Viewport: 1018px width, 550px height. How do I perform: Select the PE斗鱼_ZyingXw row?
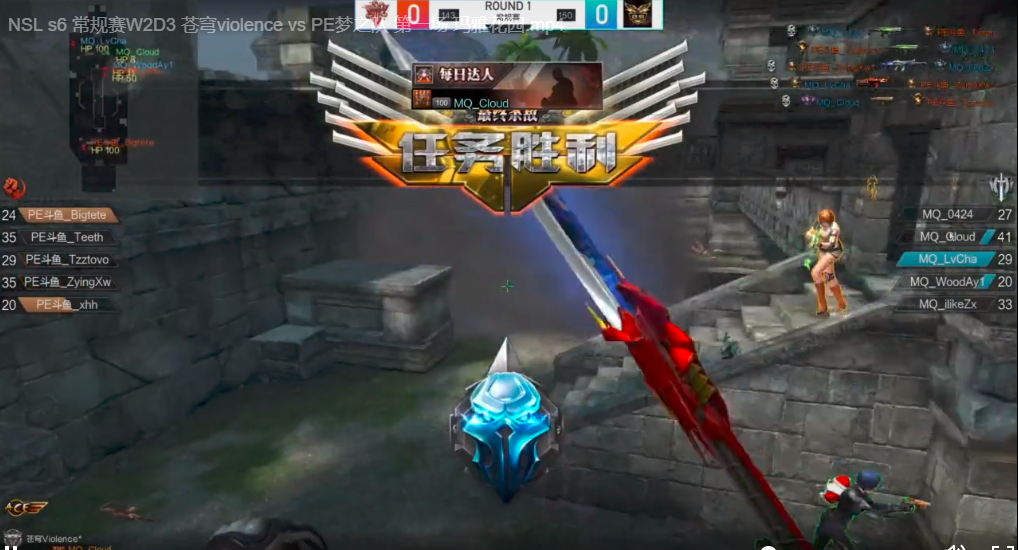67,283
